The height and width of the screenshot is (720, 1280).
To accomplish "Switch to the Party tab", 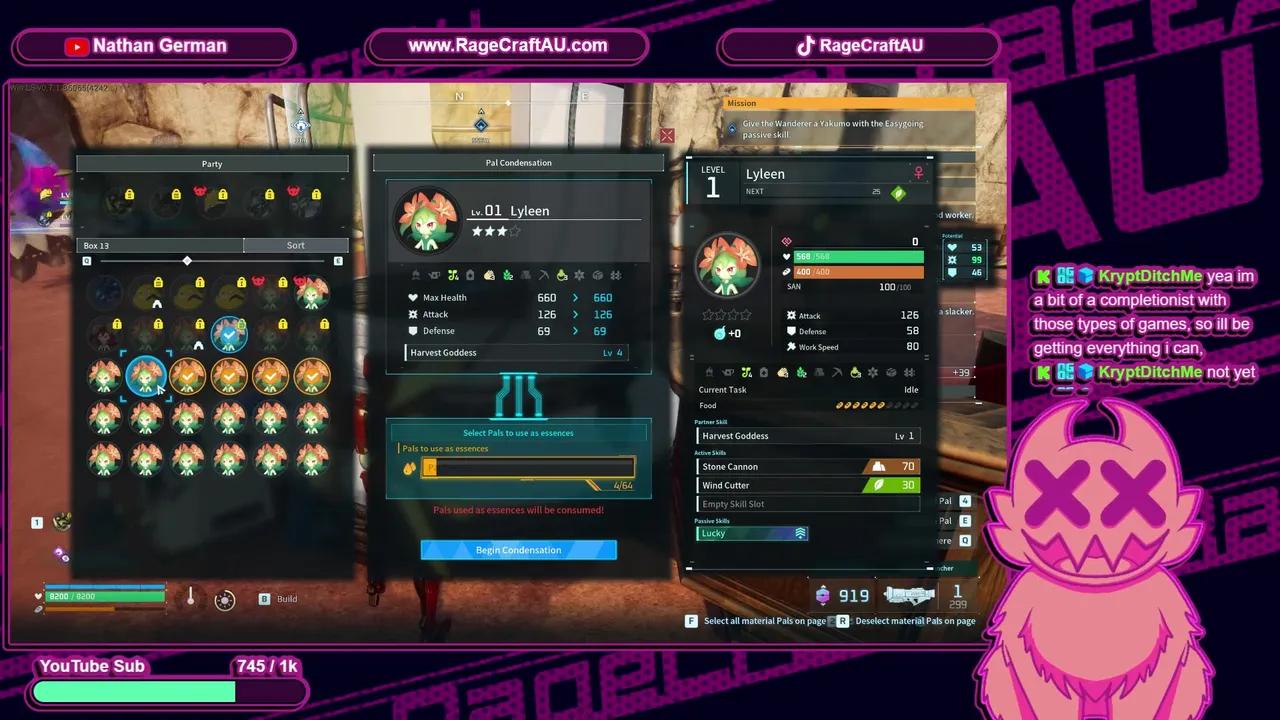I will point(211,163).
